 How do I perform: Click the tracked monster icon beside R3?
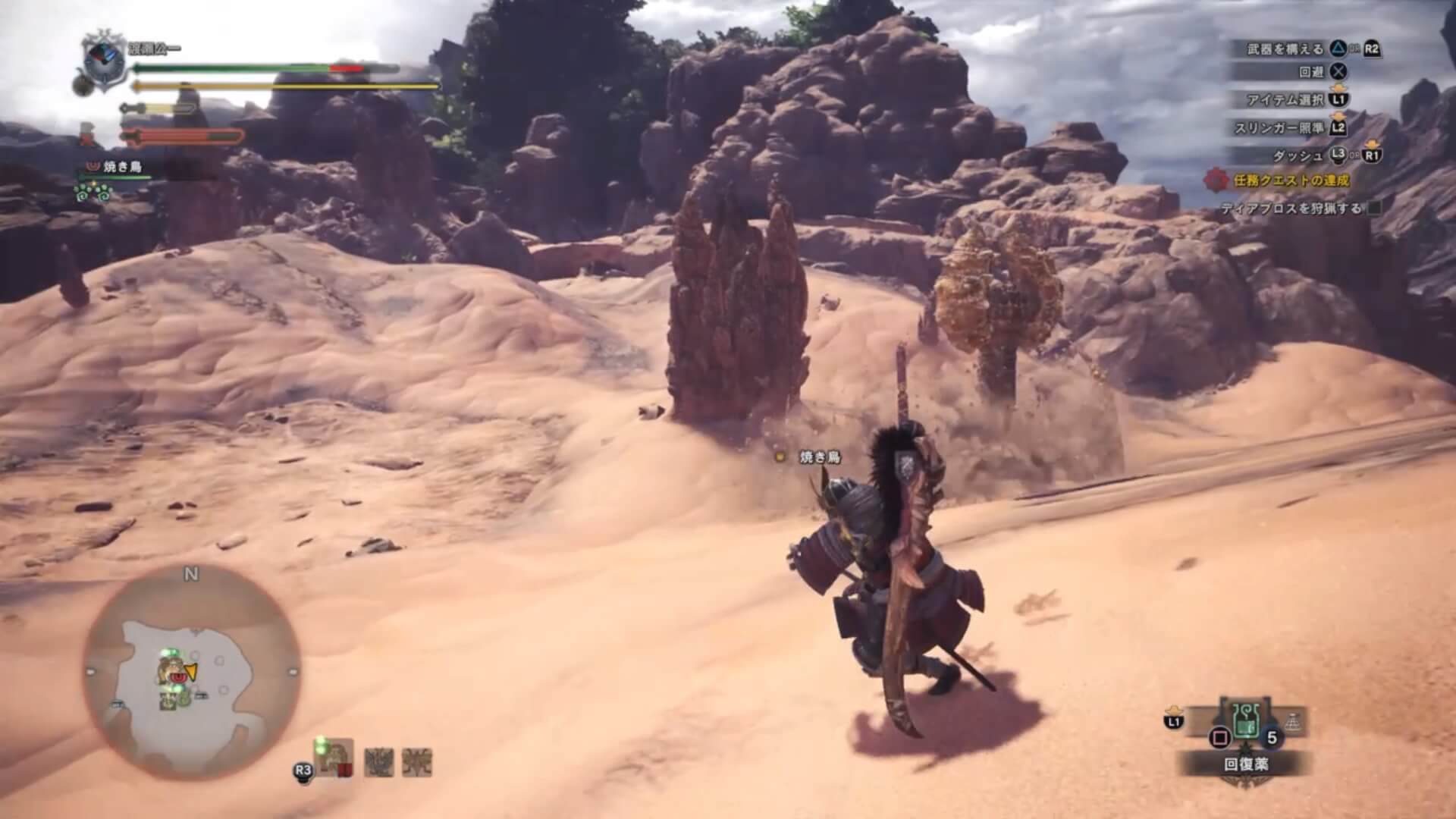(x=334, y=756)
